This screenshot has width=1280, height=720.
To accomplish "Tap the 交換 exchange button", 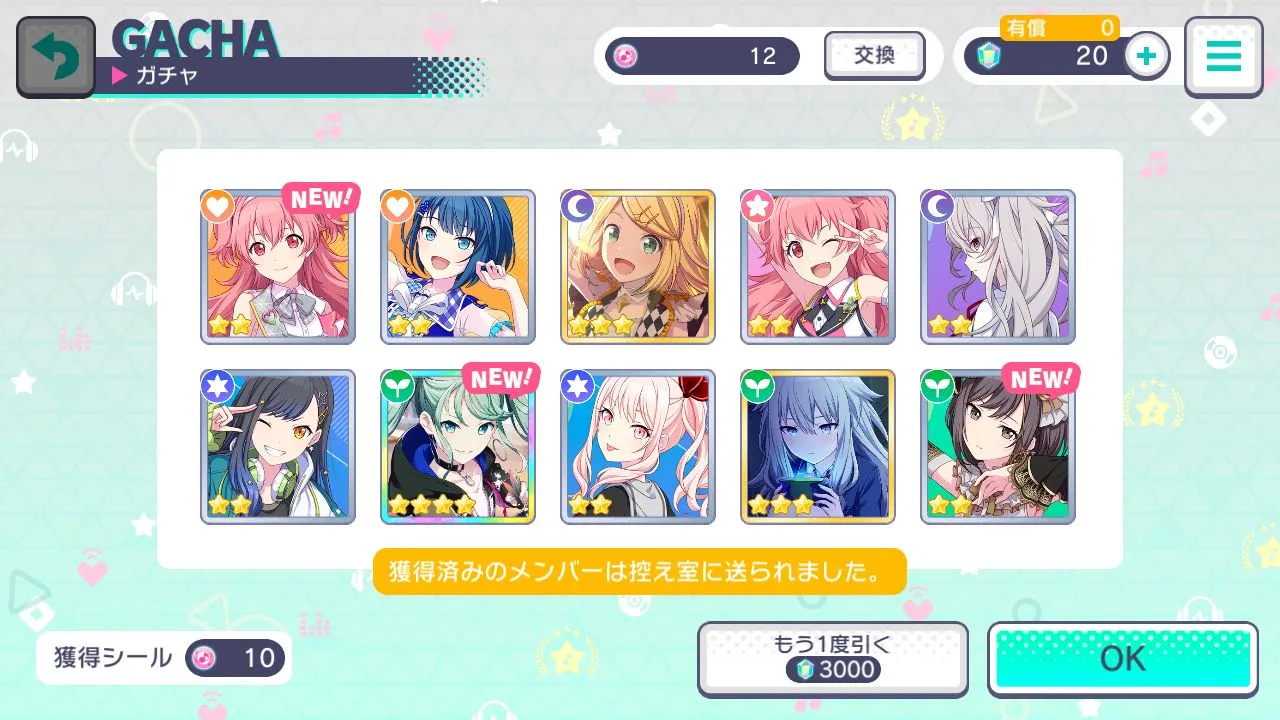I will [x=874, y=56].
